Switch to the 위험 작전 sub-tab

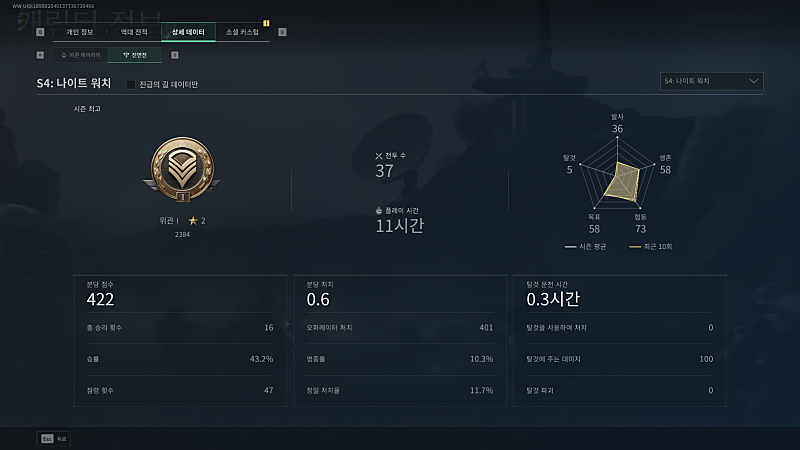[81, 54]
